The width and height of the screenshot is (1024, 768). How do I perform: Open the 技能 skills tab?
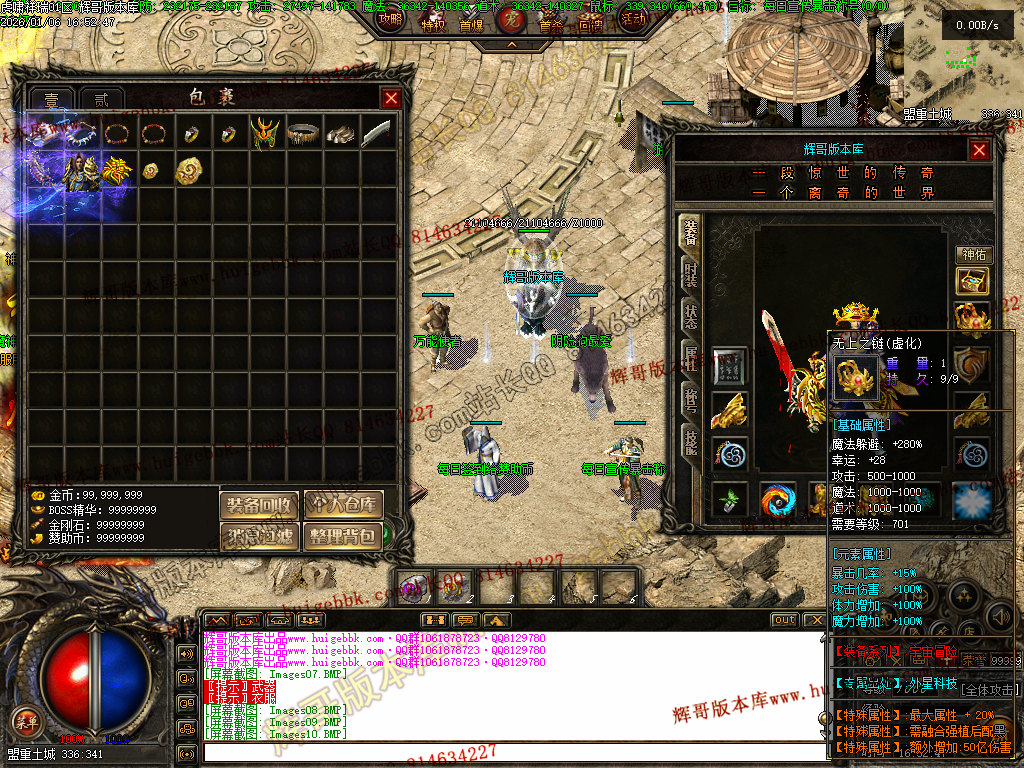(x=690, y=440)
